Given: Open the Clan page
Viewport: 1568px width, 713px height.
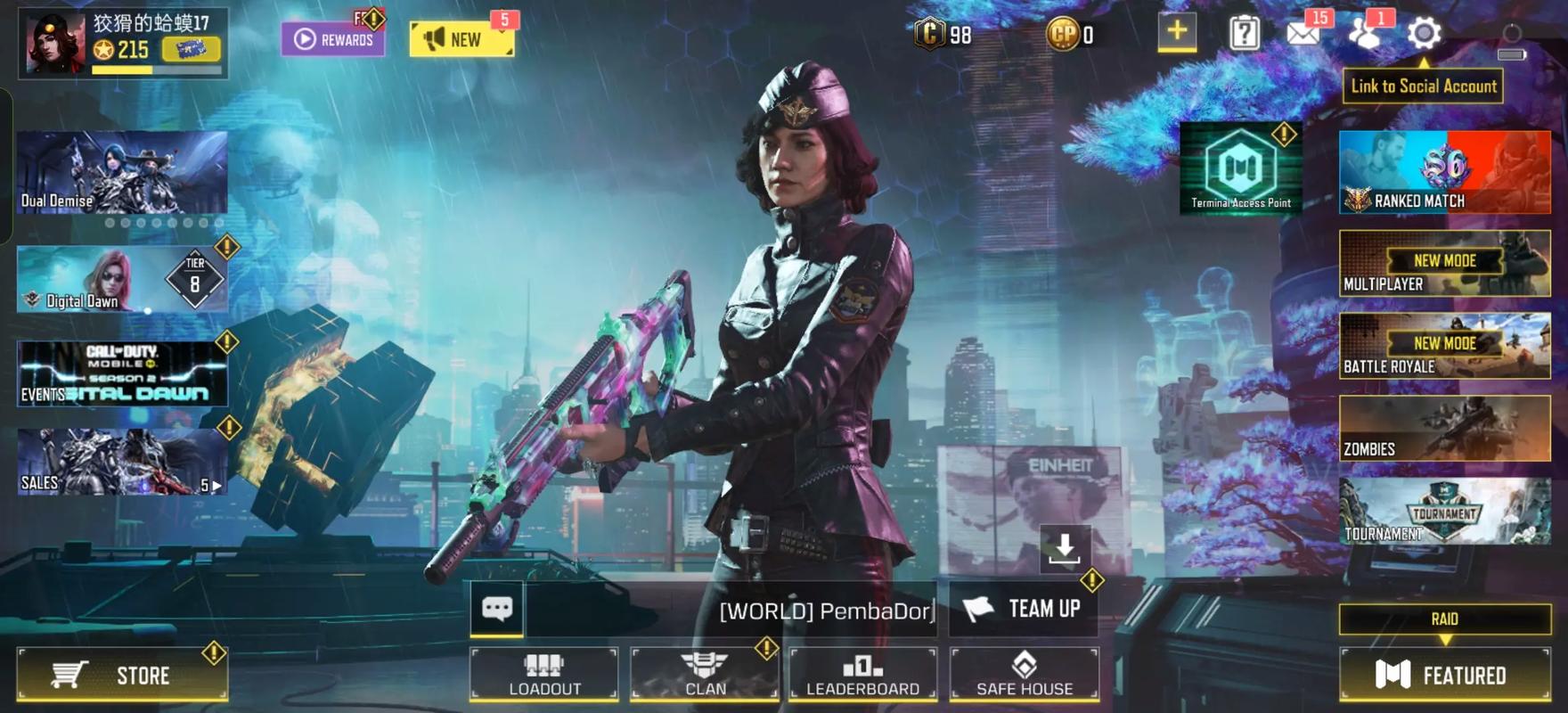Looking at the screenshot, I should (705, 675).
